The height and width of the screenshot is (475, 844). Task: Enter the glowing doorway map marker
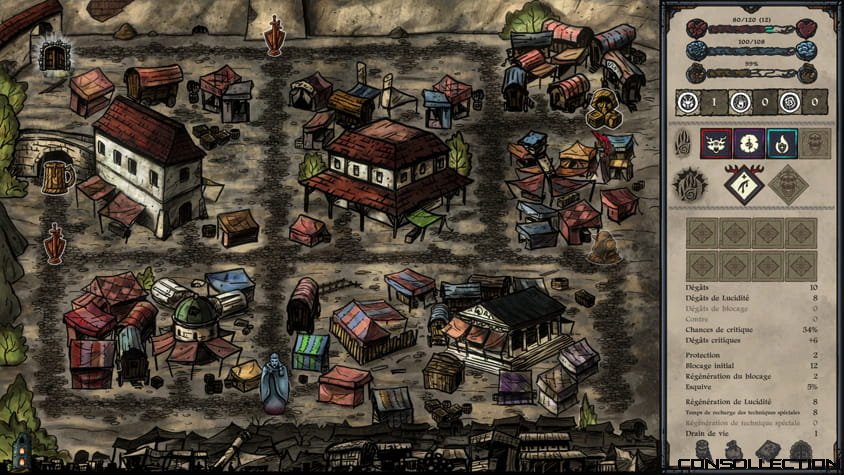tap(54, 56)
